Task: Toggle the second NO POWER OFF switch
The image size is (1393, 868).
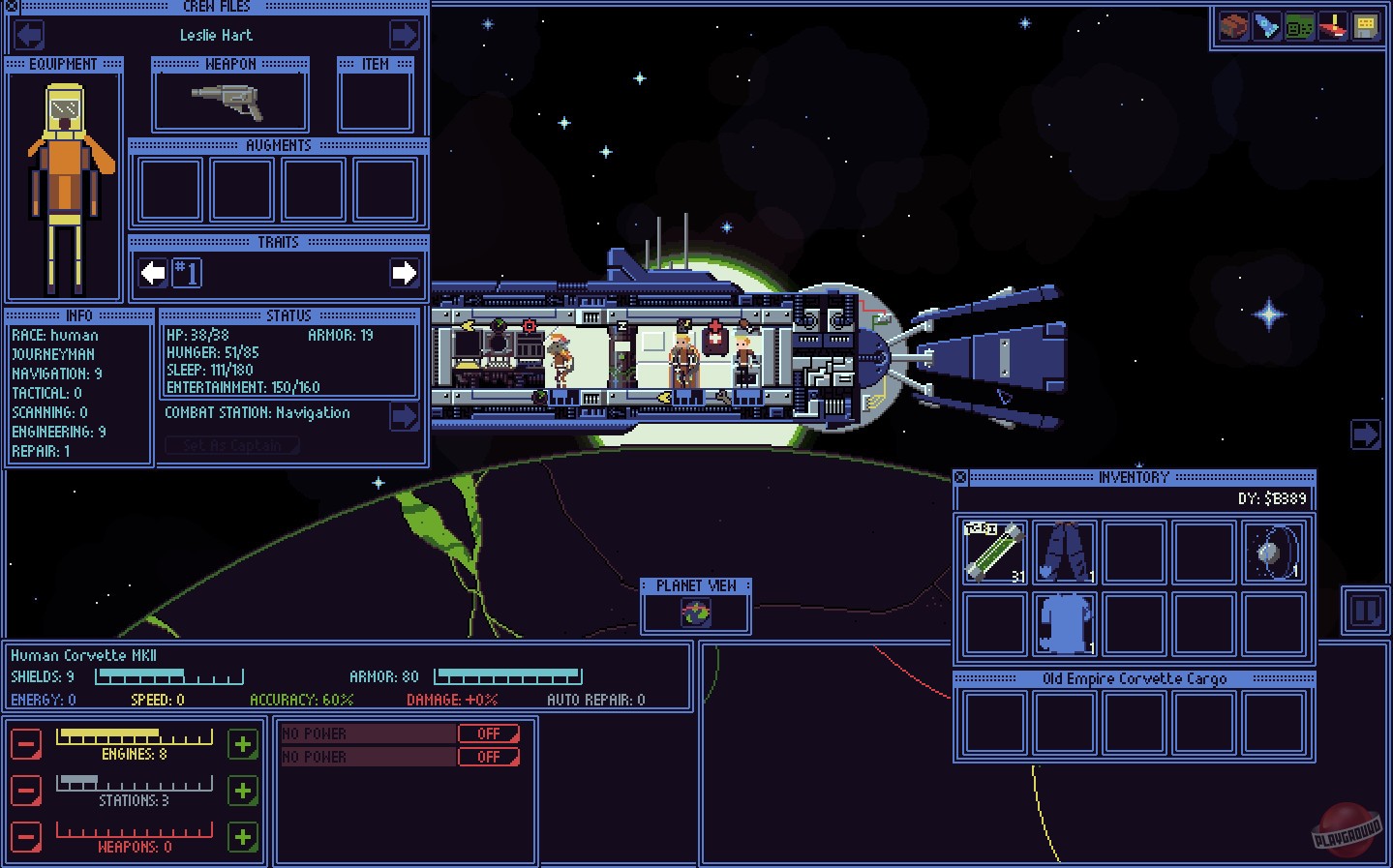Action: click(489, 757)
